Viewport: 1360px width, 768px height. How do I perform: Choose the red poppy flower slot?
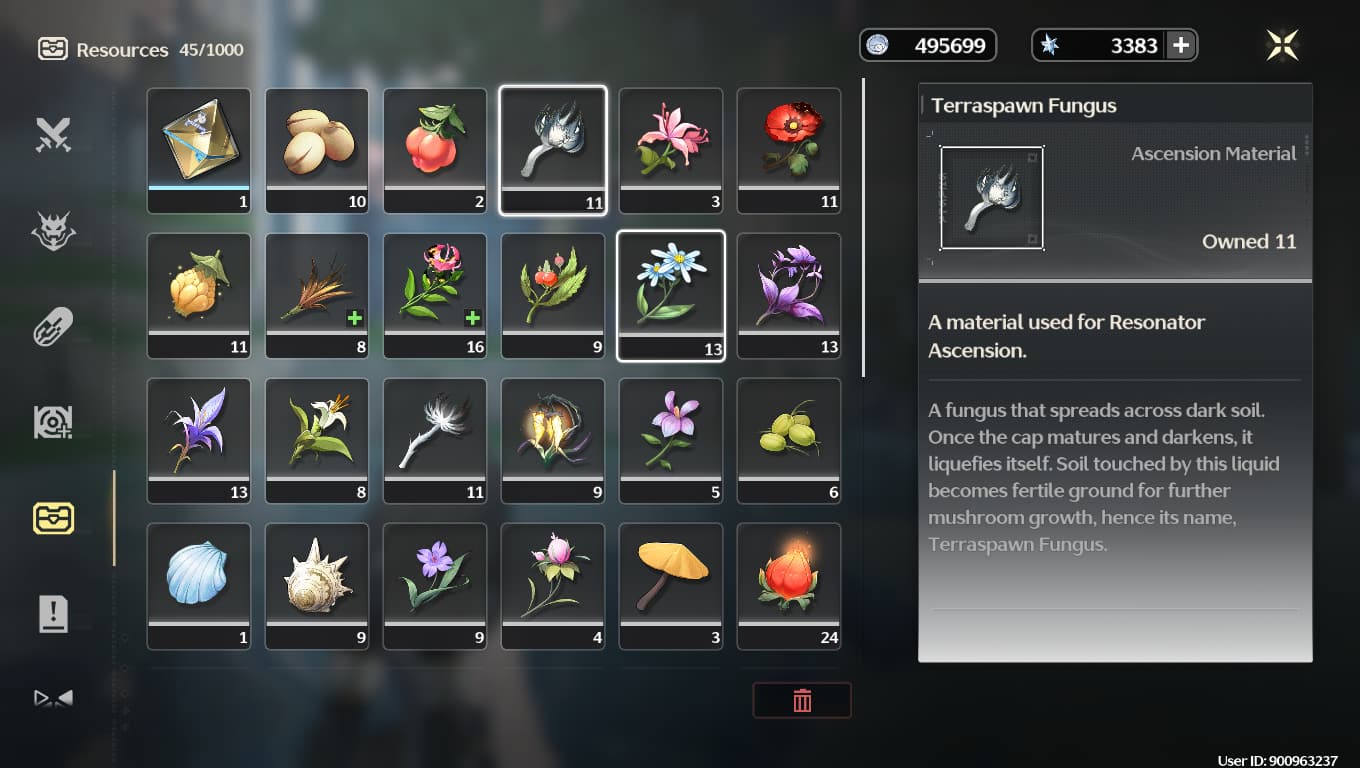tap(789, 150)
